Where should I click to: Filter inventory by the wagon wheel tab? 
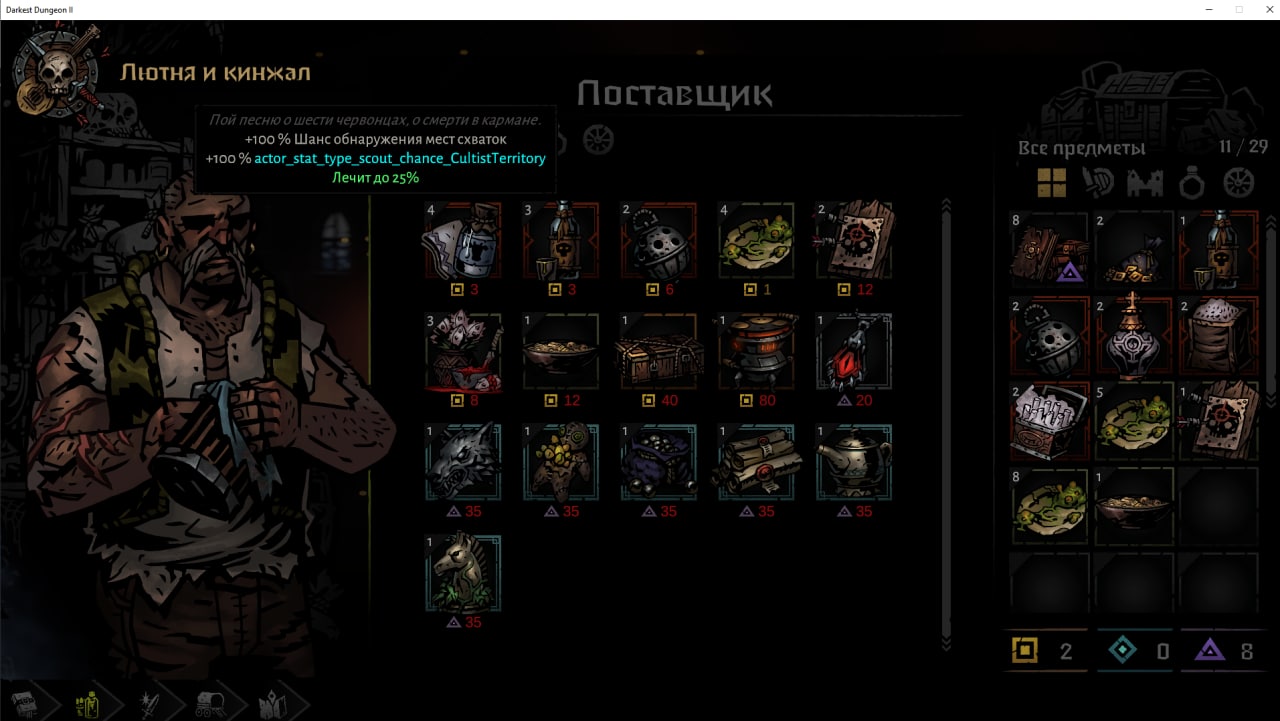[x=1238, y=183]
